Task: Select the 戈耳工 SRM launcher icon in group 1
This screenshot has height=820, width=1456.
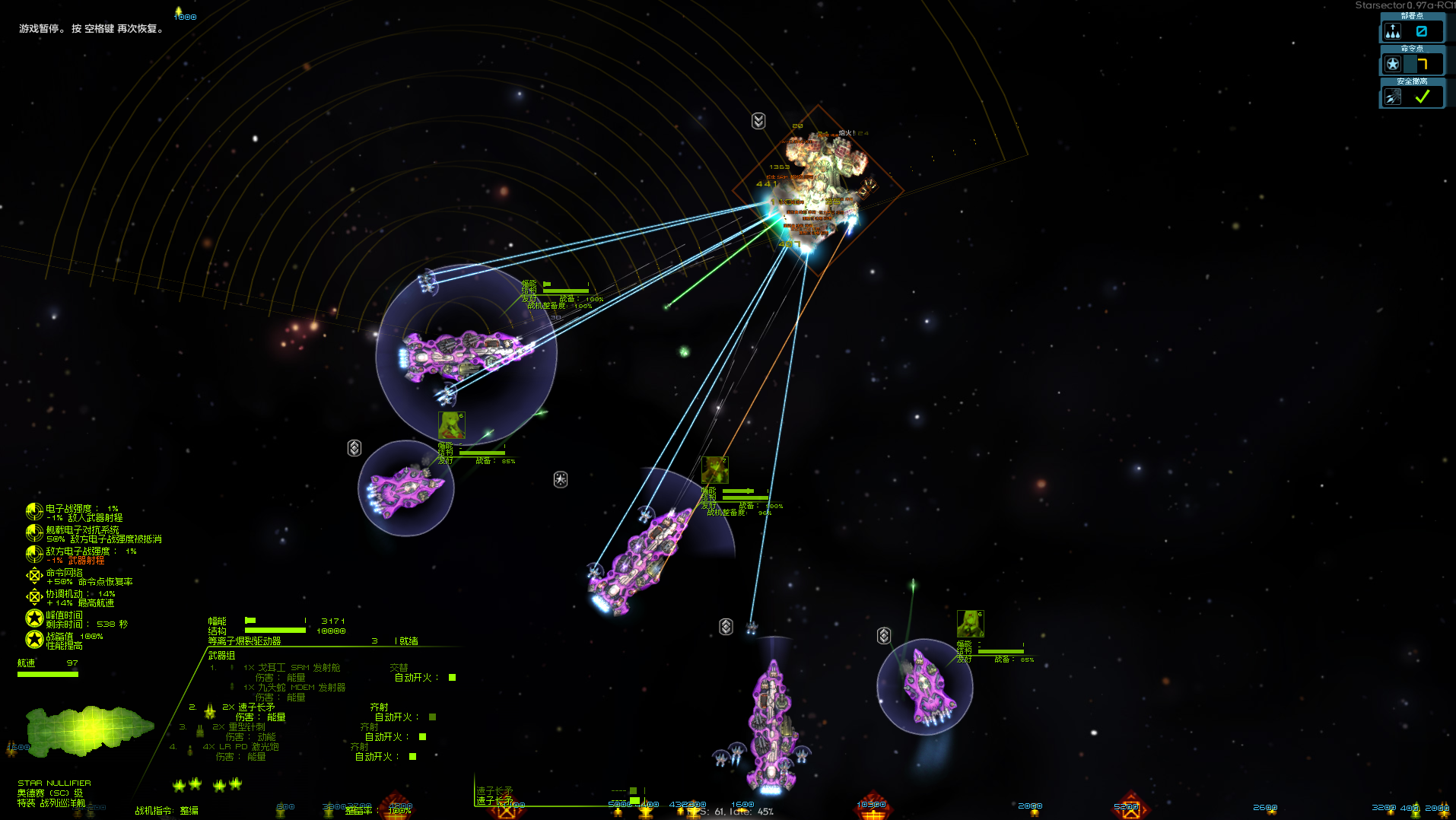Action: (231, 667)
